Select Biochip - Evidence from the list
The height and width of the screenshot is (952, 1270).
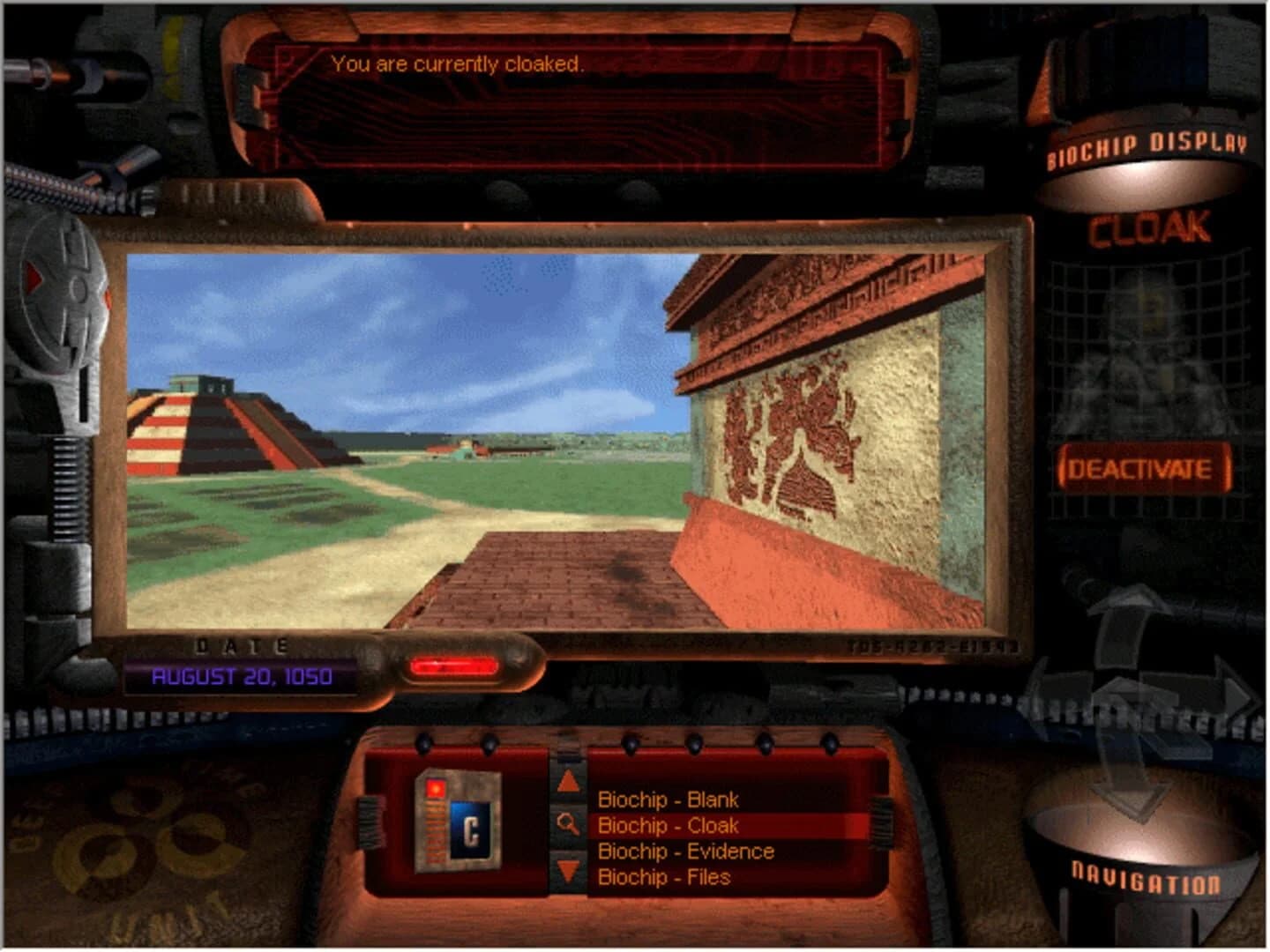click(686, 852)
